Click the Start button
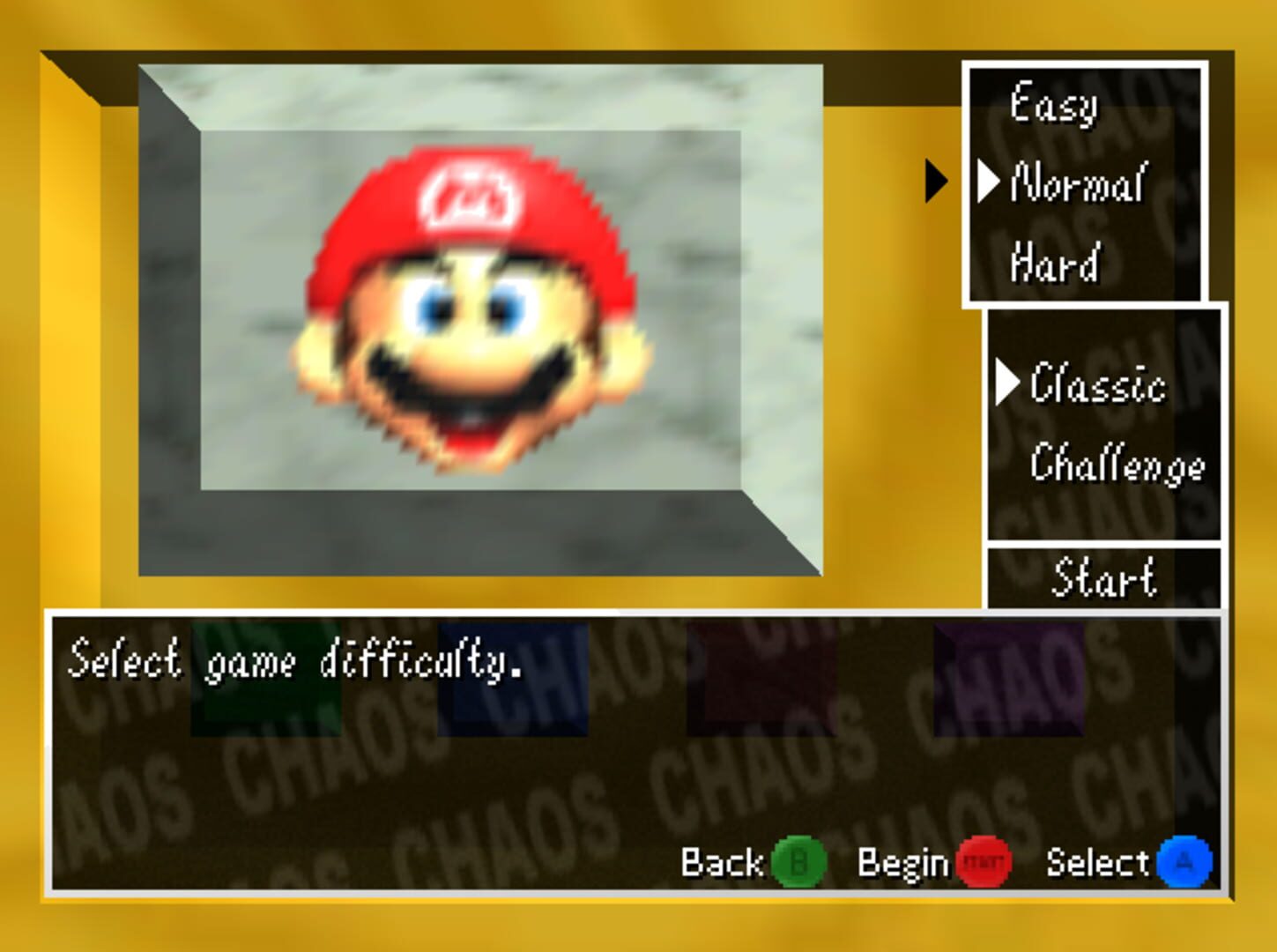 (1106, 577)
